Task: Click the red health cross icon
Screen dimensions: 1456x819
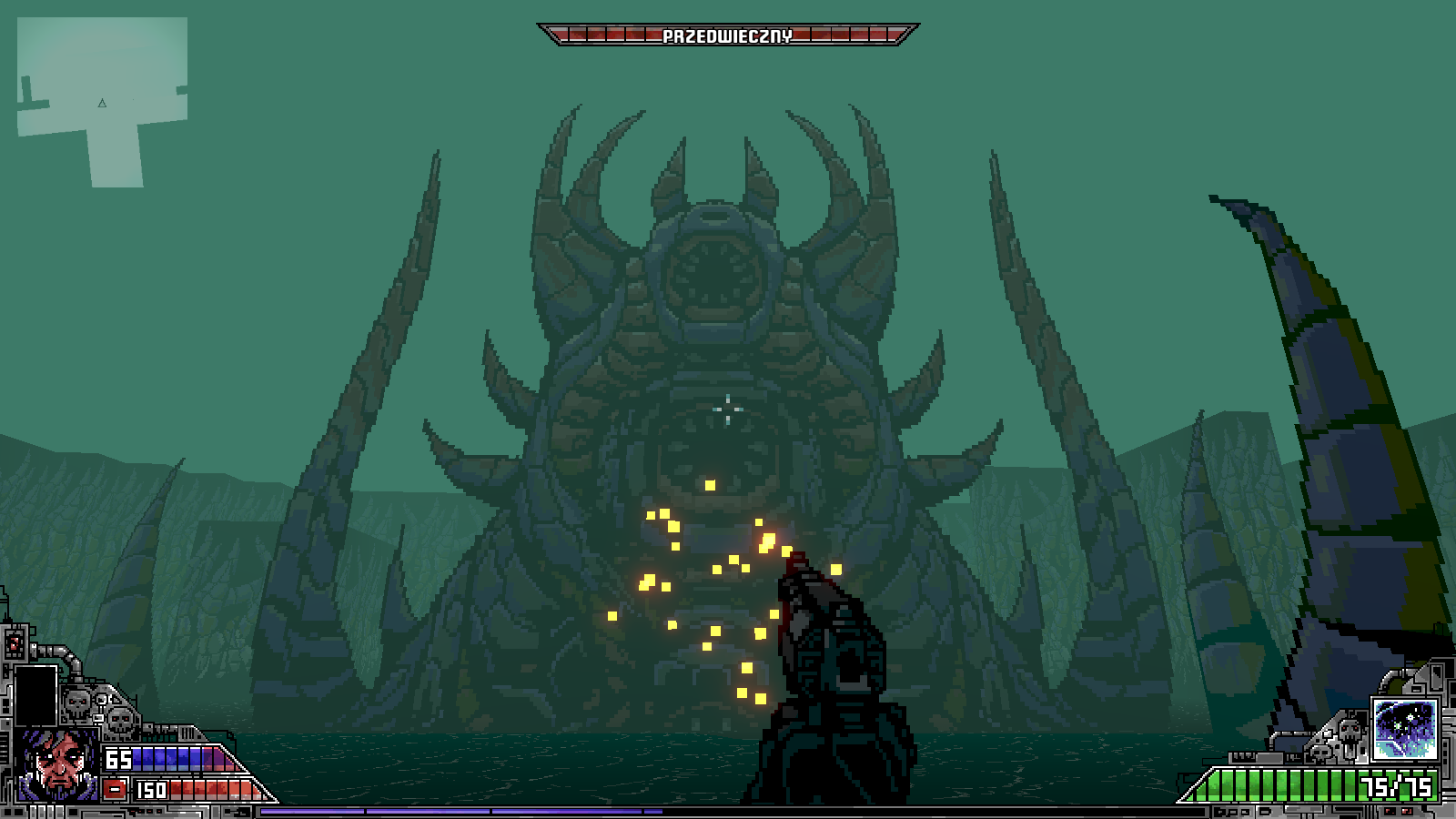Action: pyautogui.click(x=115, y=789)
